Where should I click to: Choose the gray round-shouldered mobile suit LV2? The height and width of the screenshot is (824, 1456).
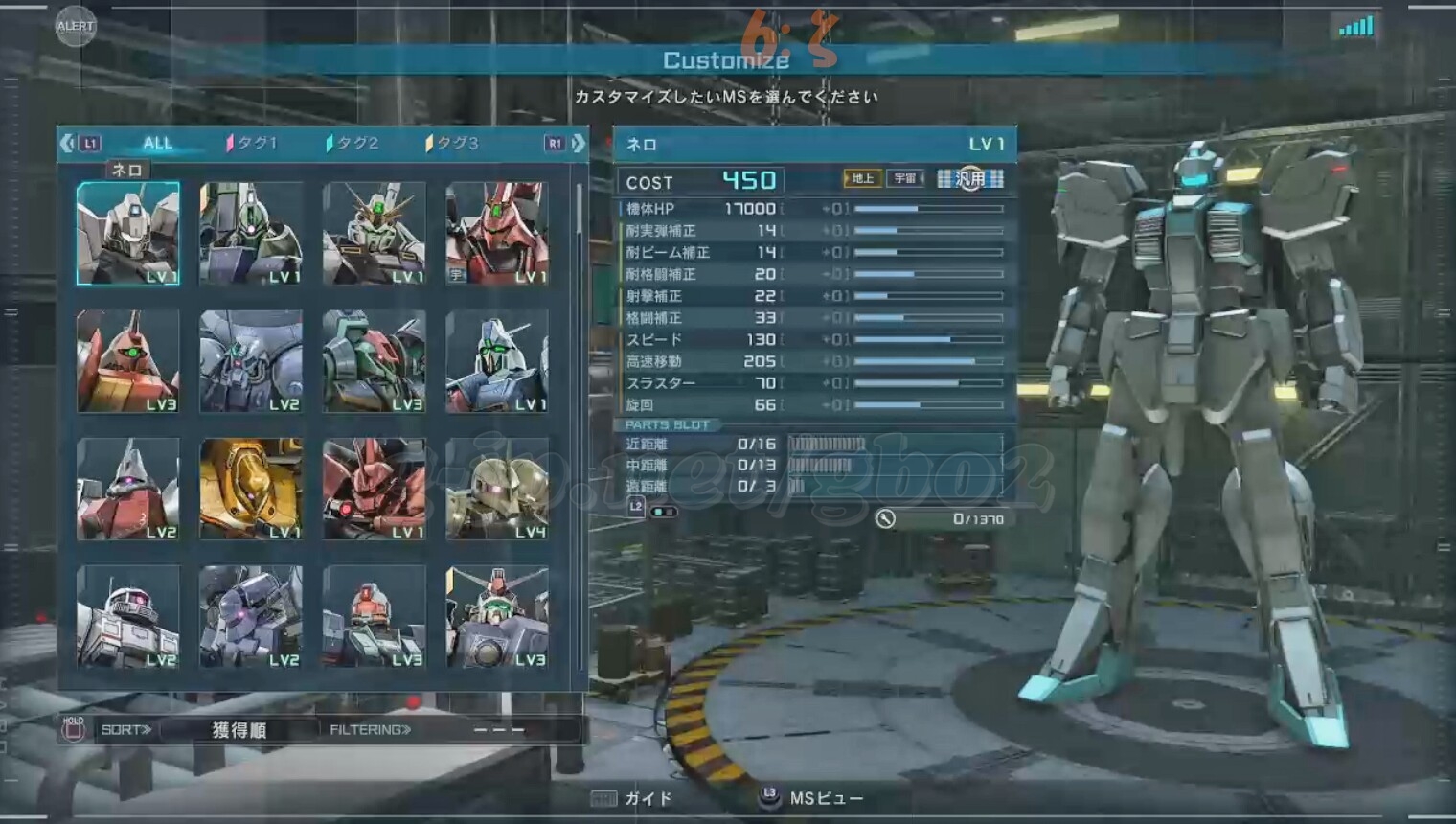251,361
